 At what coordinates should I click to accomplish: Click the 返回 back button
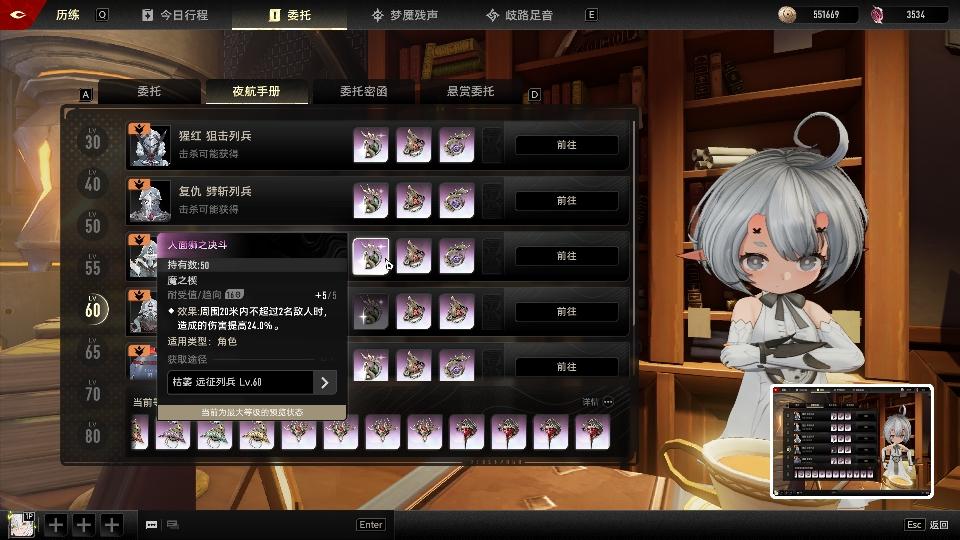[928, 524]
